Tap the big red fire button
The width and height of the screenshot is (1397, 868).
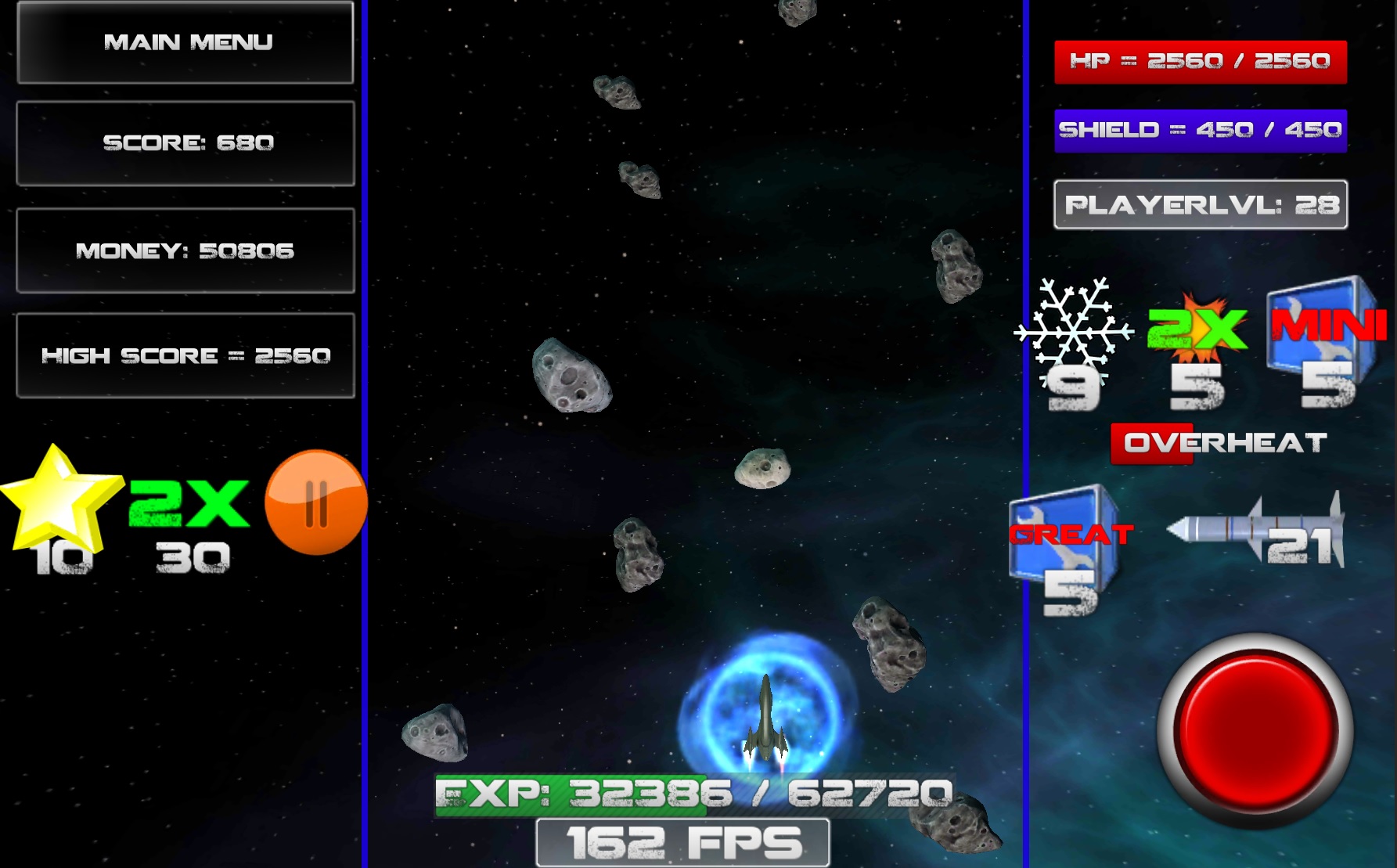[x=1255, y=729]
